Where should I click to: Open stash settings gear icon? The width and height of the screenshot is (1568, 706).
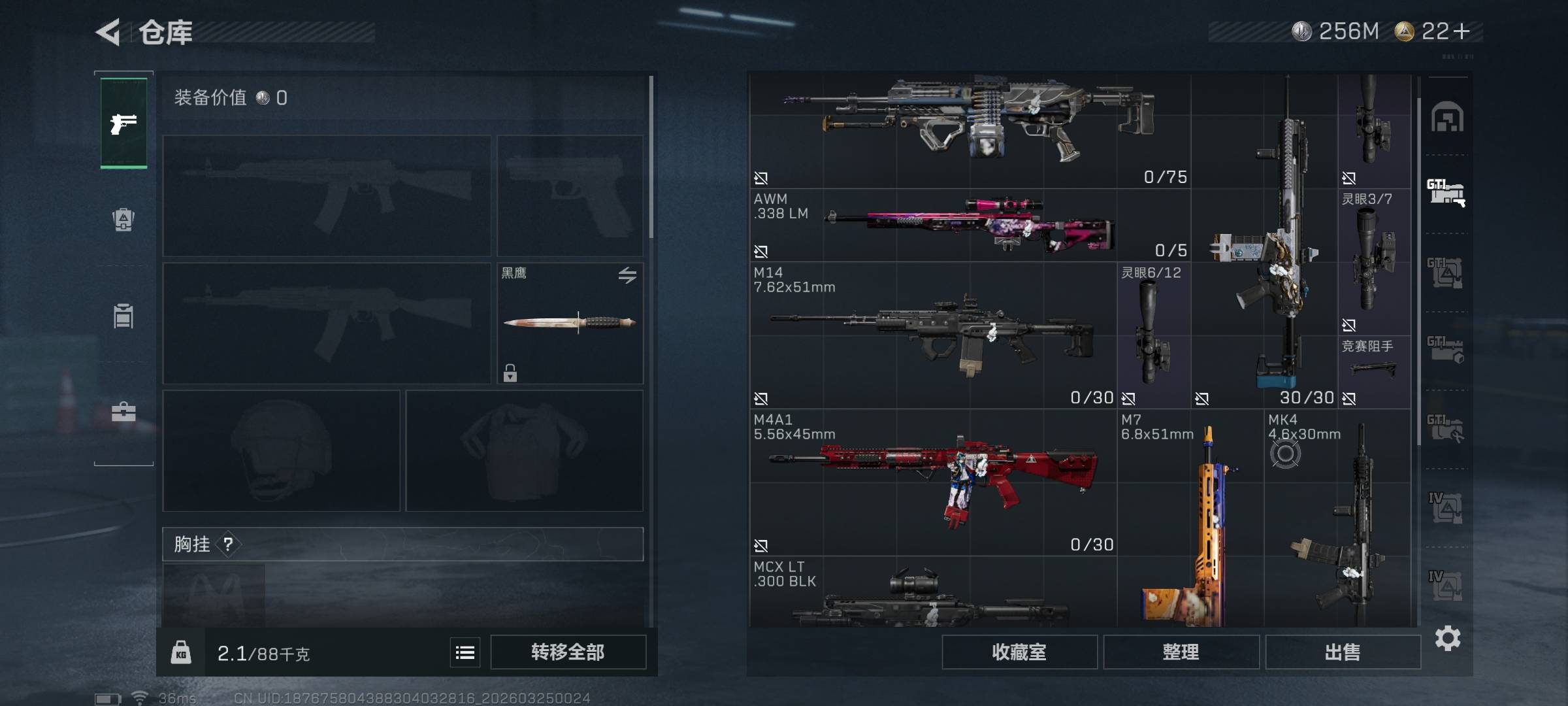tap(1448, 638)
